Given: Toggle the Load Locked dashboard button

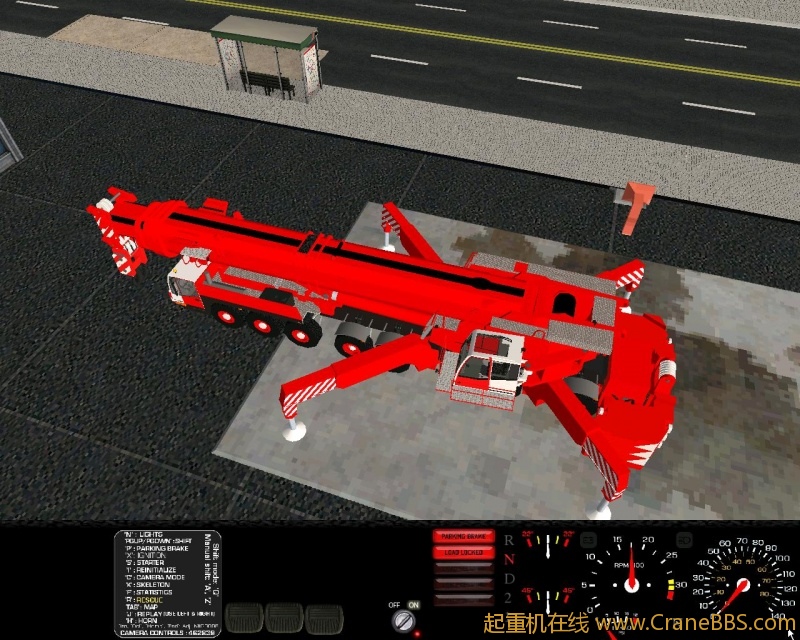Looking at the screenshot, I should tap(463, 552).
